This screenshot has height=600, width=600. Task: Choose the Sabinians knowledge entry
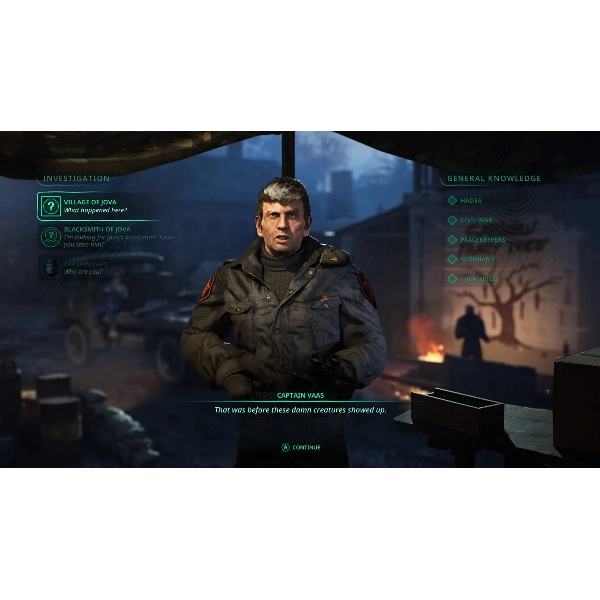click(x=476, y=259)
